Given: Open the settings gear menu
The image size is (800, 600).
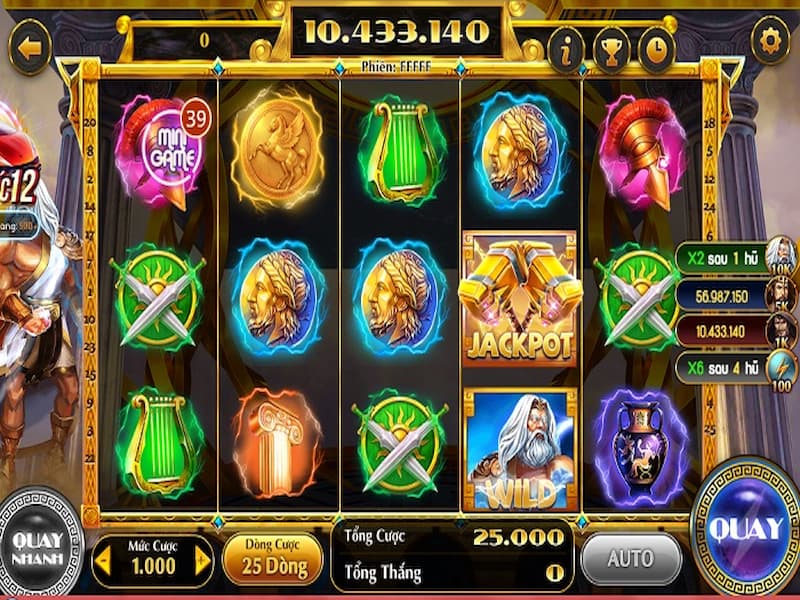Looking at the screenshot, I should pyautogui.click(x=770, y=41).
